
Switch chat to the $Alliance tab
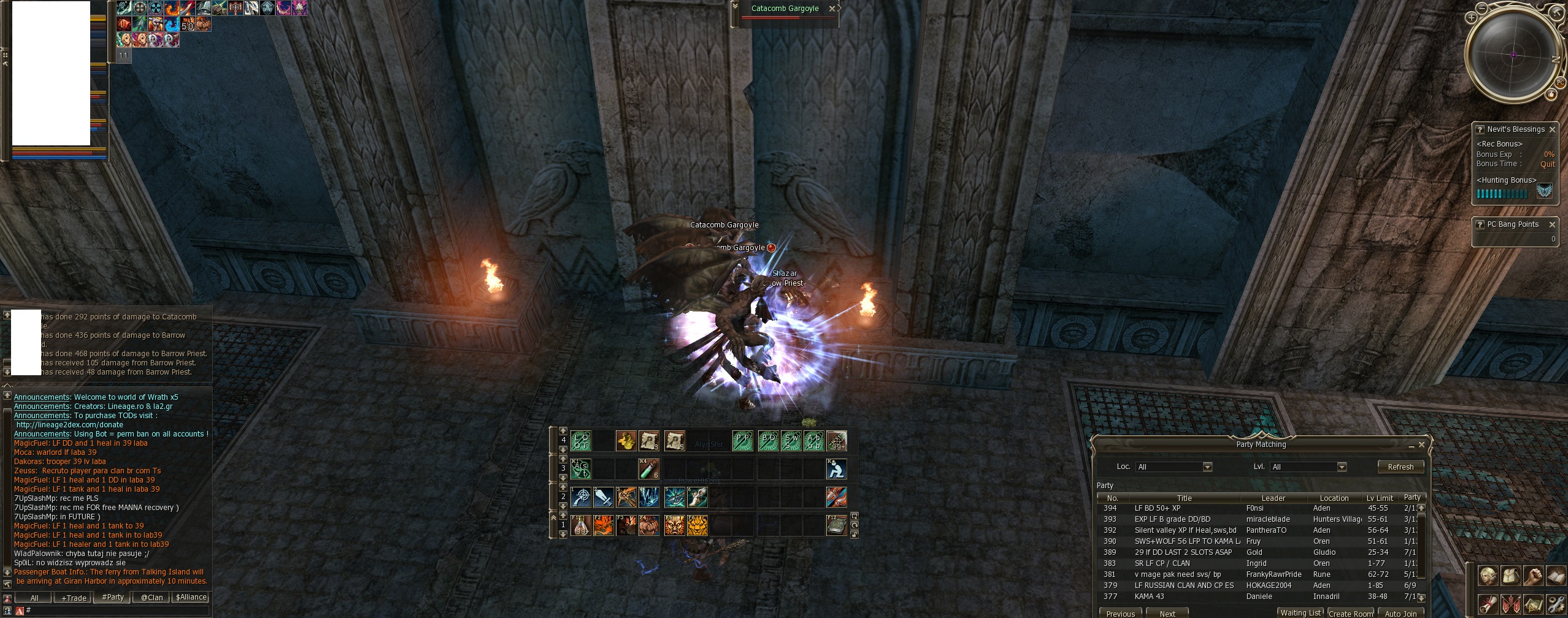[191, 598]
